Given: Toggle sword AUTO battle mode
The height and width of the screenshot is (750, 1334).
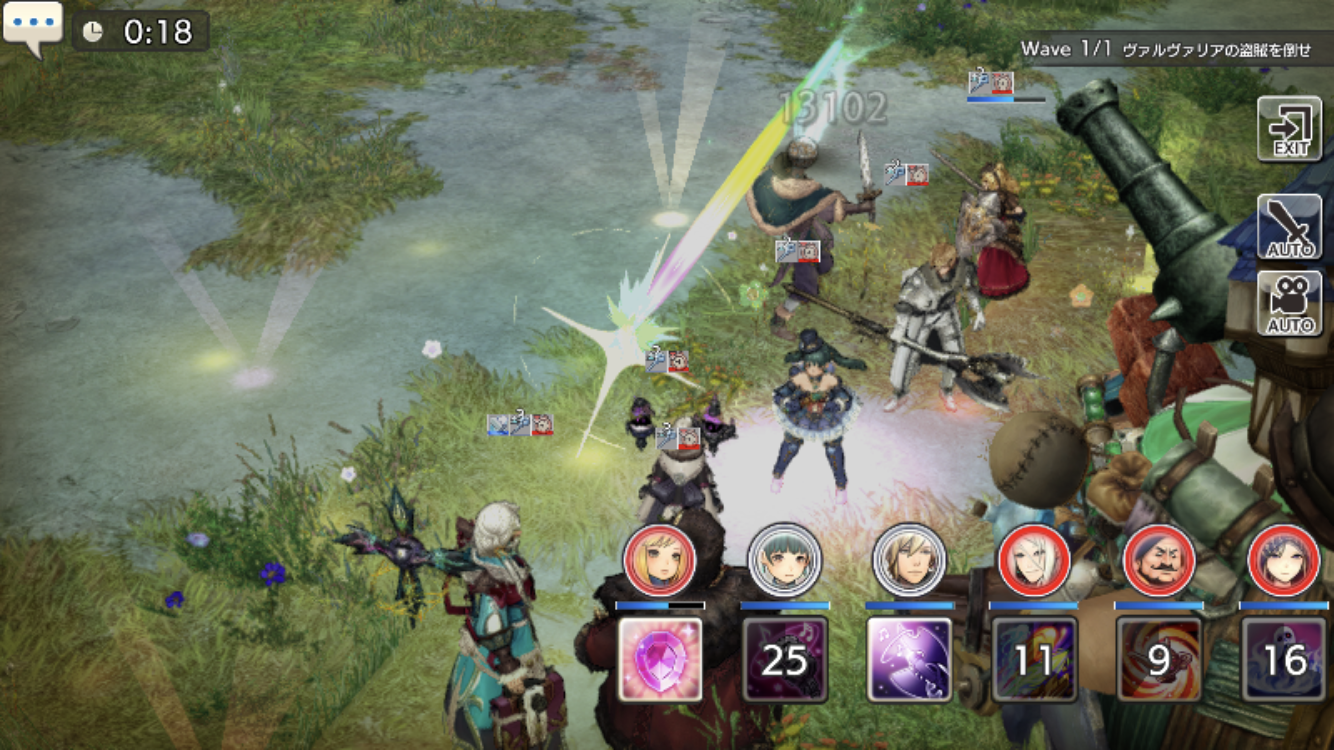Looking at the screenshot, I should click(x=1289, y=227).
